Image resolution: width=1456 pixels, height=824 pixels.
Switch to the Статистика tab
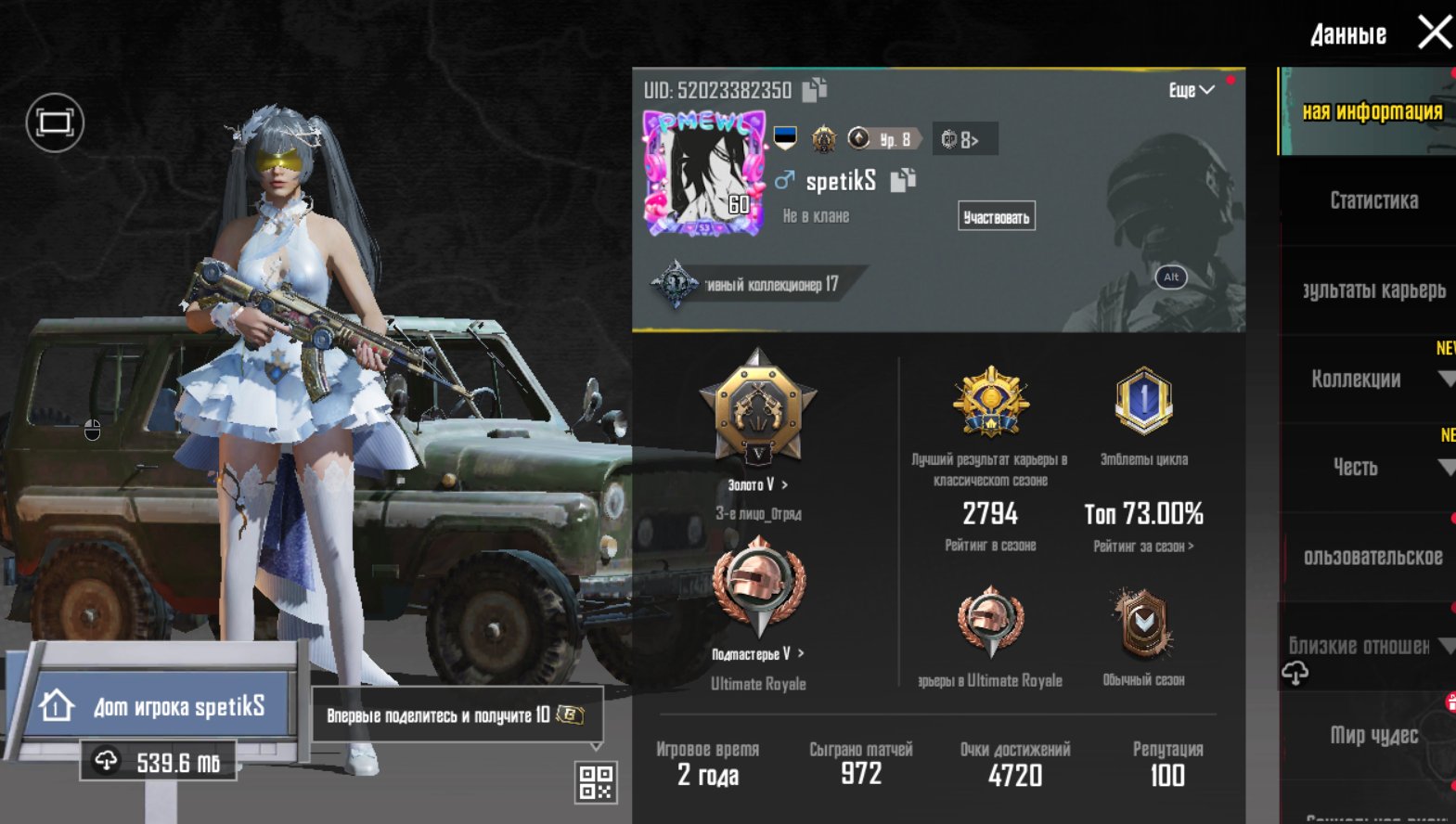pyautogui.click(x=1372, y=200)
